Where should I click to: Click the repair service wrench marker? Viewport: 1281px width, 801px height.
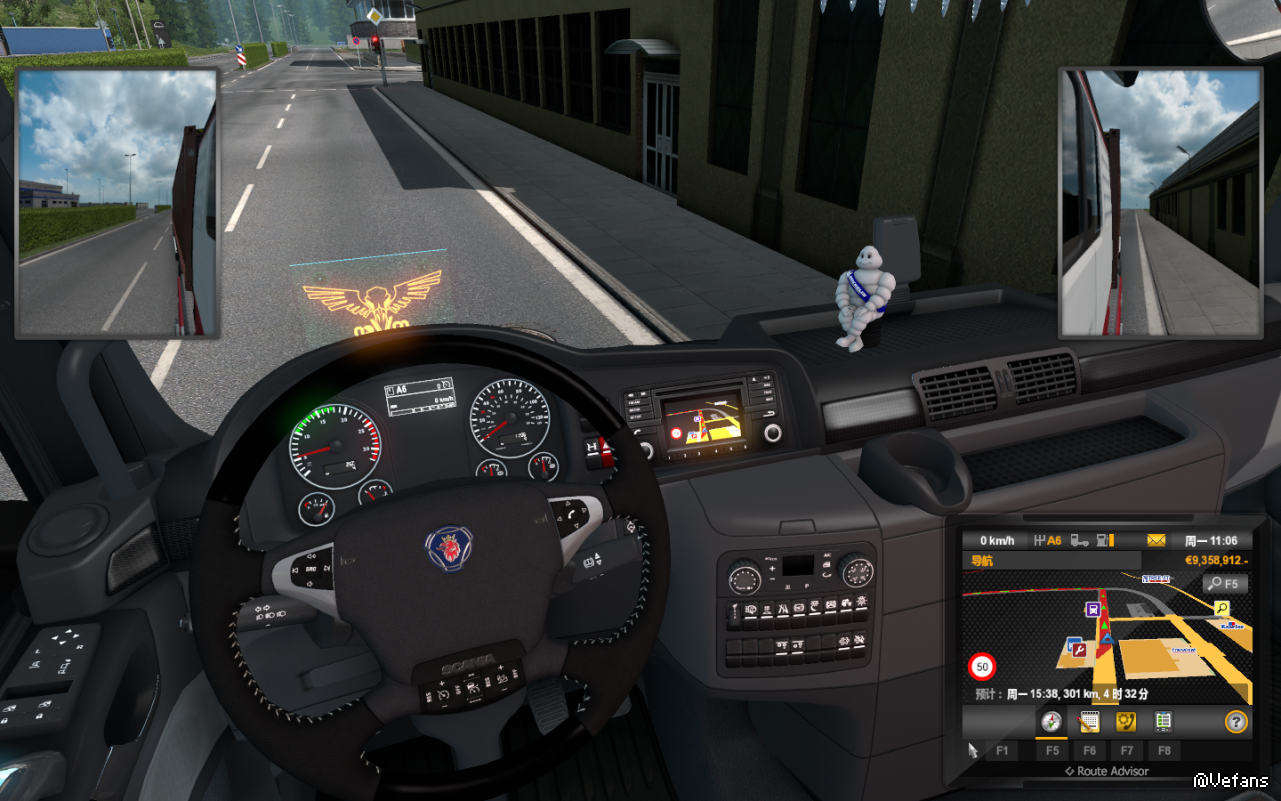click(1078, 649)
